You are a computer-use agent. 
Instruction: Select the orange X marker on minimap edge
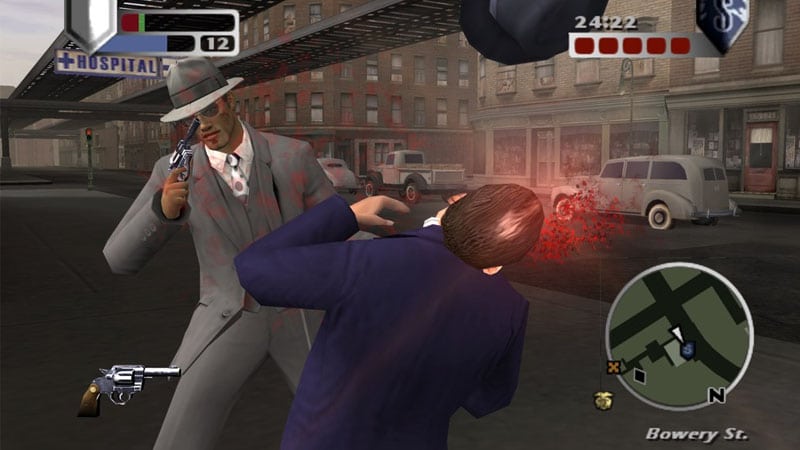(x=611, y=367)
